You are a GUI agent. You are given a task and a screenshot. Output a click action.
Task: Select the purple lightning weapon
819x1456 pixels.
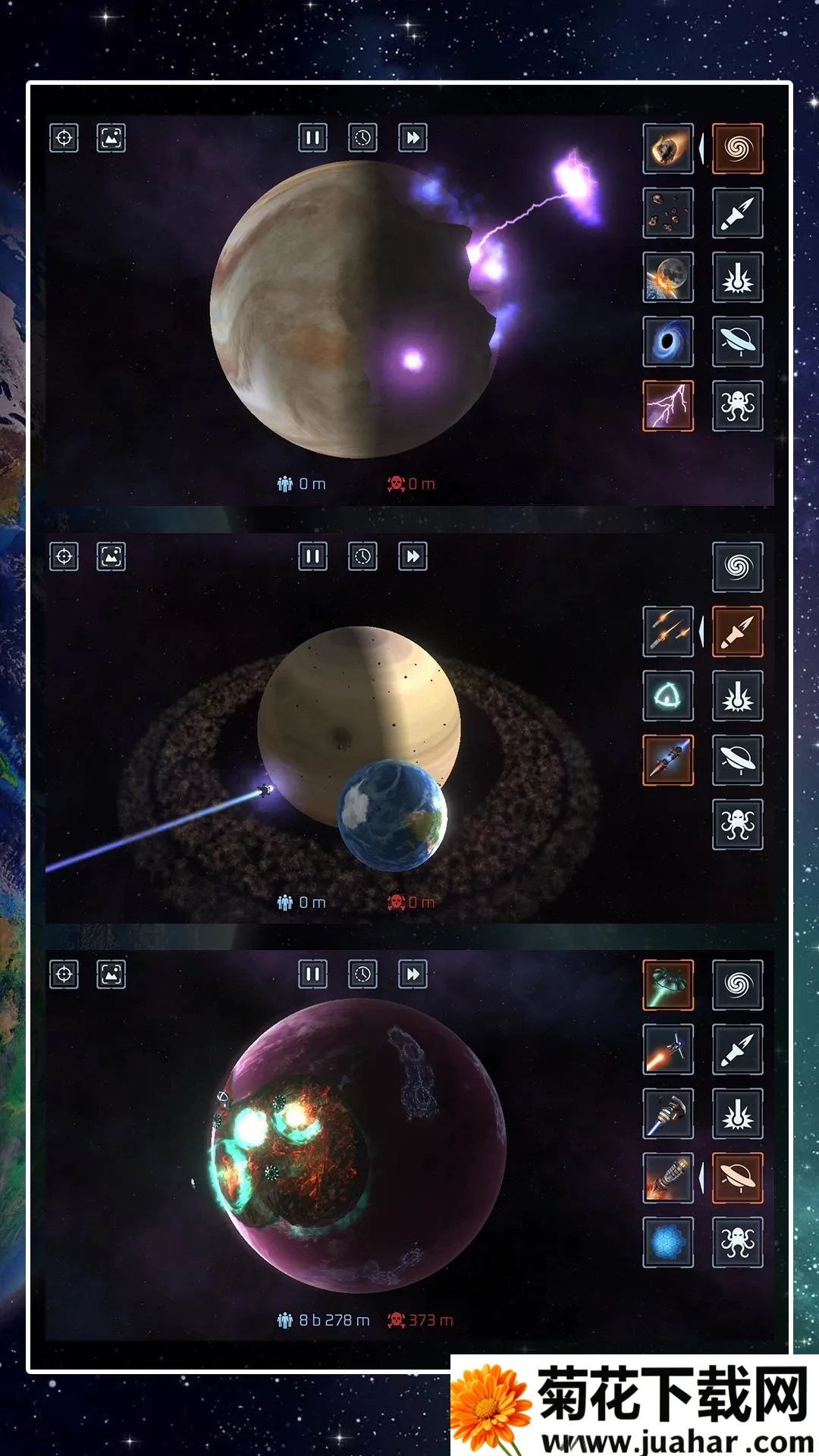coord(668,406)
